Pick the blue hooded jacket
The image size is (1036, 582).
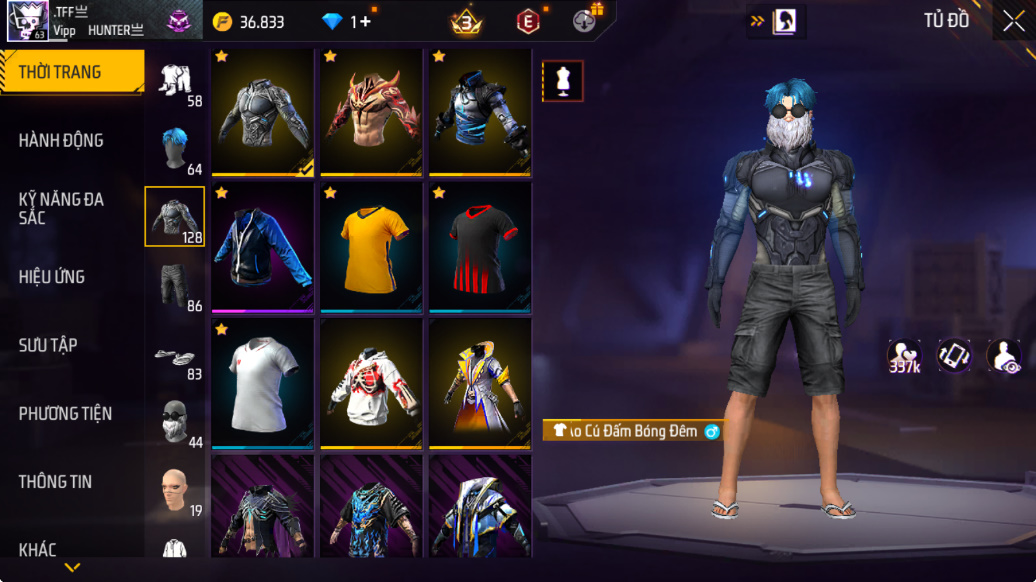click(x=263, y=246)
